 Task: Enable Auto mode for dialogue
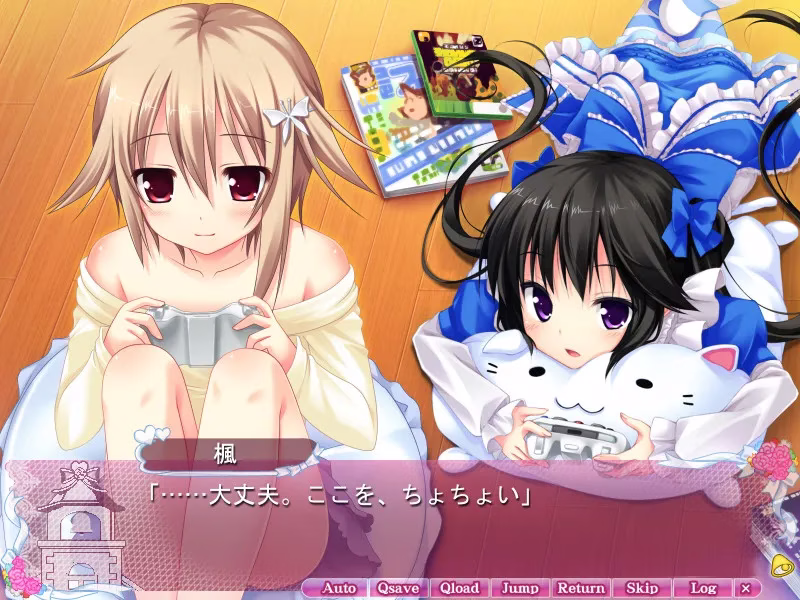[339, 588]
